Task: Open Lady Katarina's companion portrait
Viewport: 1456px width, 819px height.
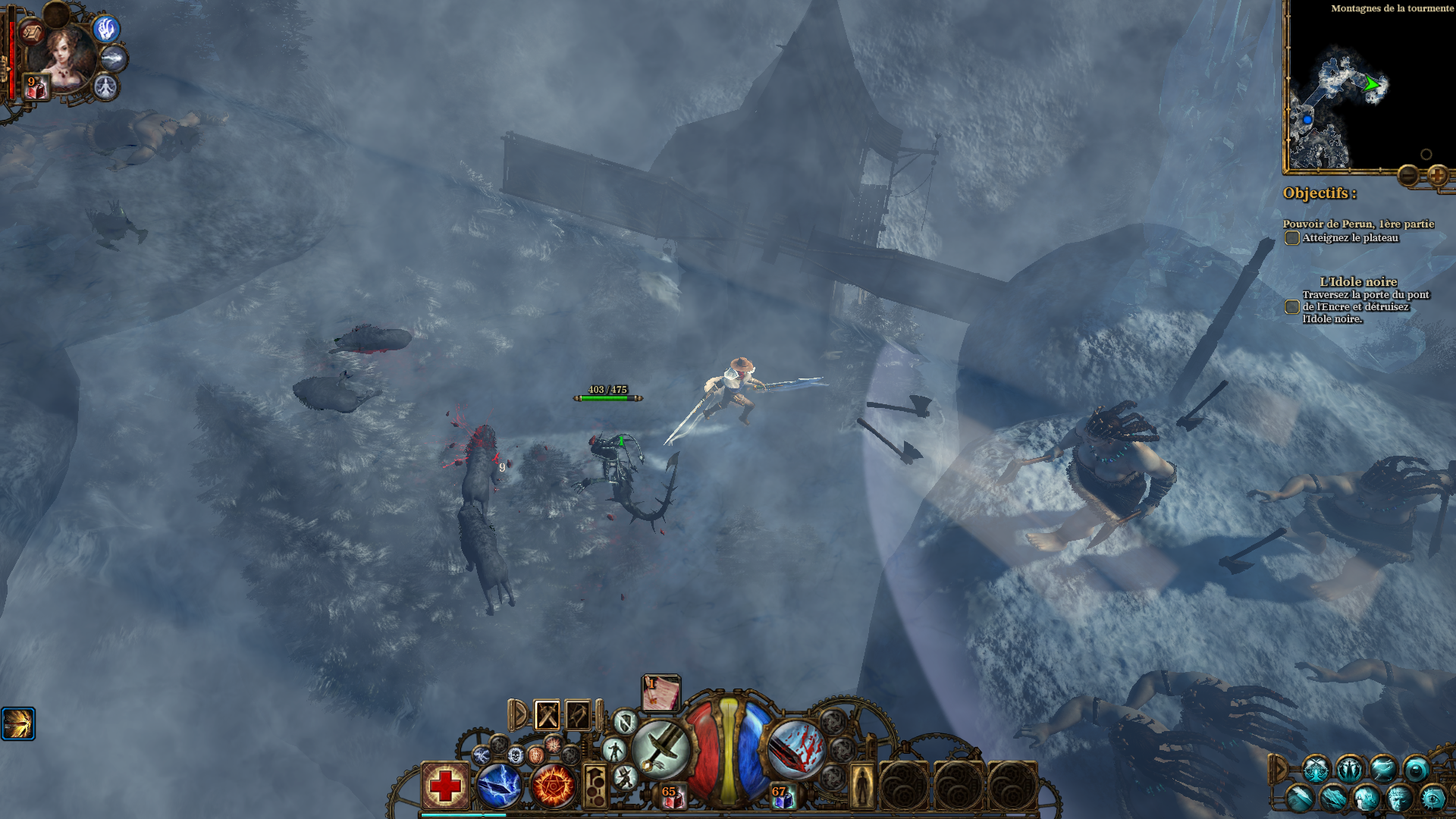Action: (63, 55)
